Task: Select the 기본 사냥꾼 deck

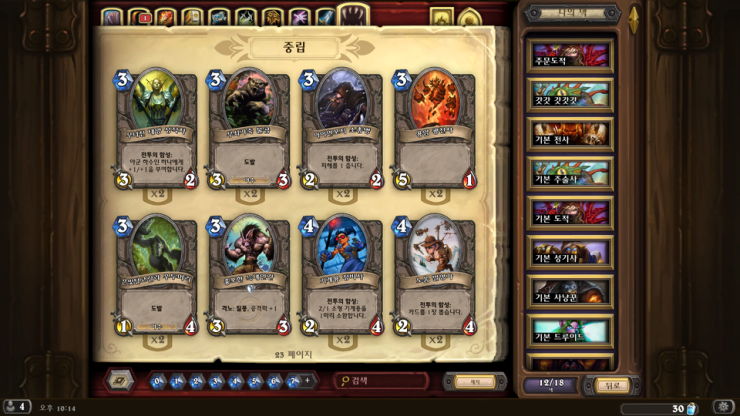Action: [x=571, y=293]
